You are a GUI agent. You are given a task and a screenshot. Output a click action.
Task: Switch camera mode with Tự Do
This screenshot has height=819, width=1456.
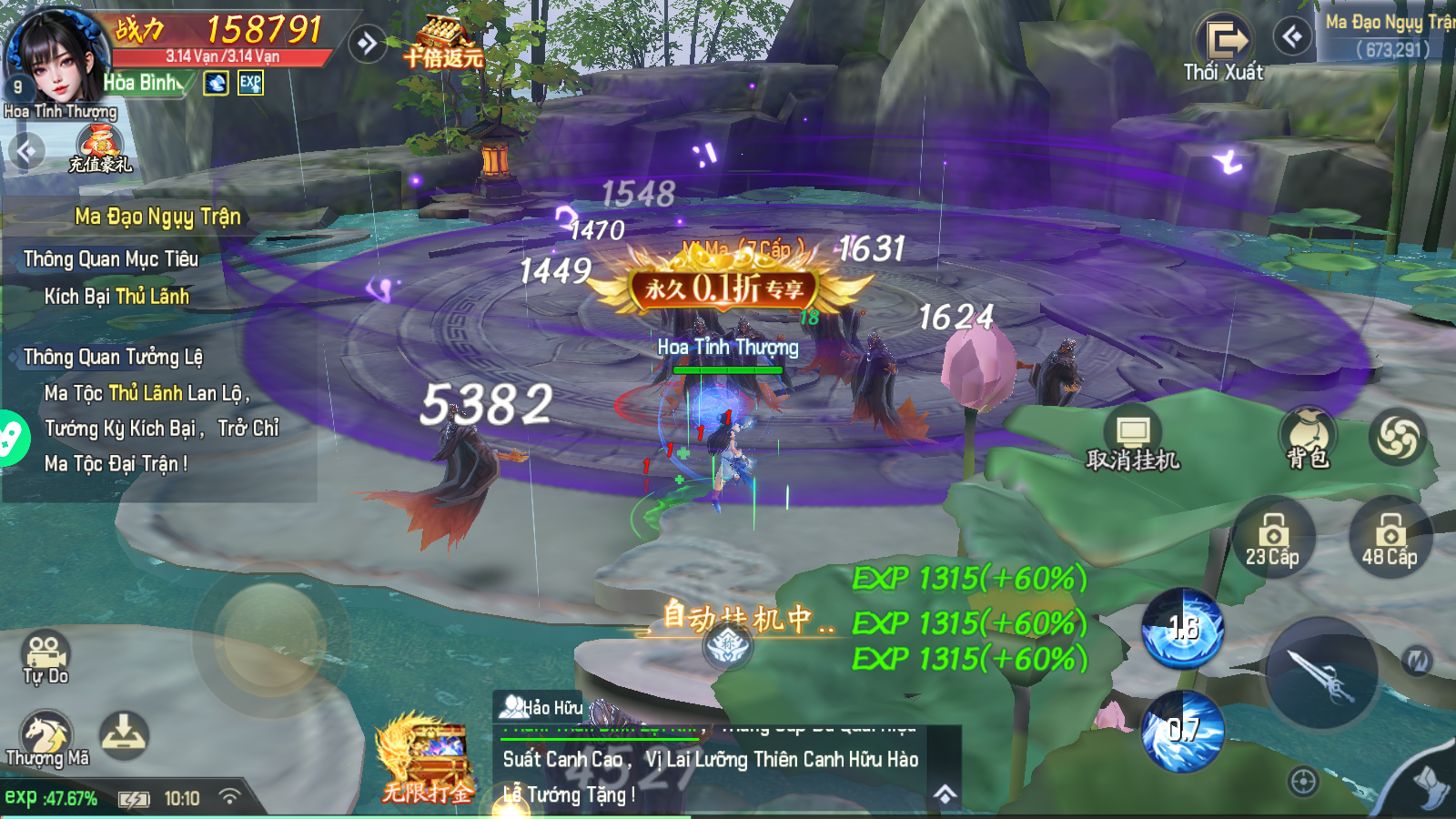45,657
